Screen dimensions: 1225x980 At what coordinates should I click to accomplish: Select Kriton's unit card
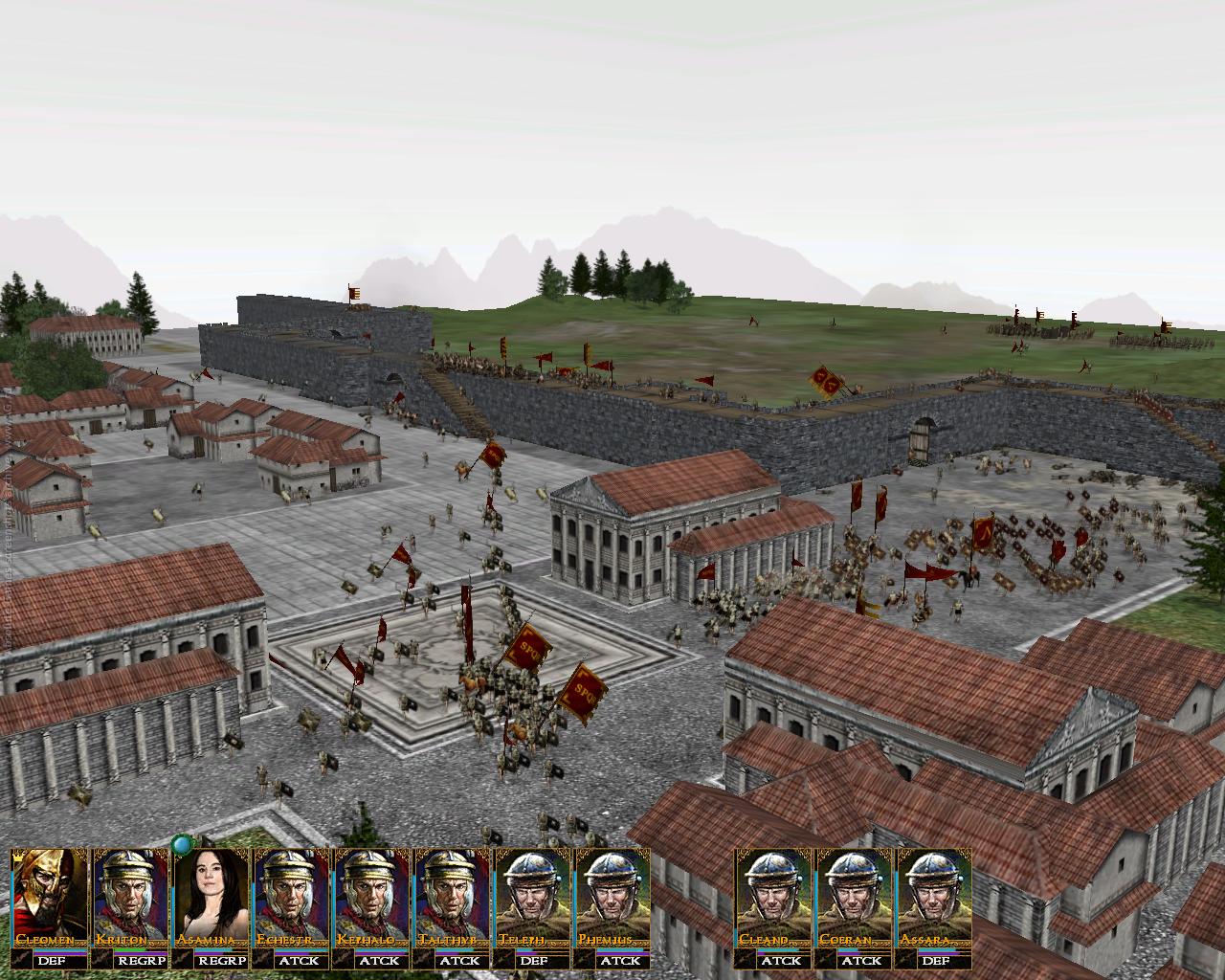129,895
